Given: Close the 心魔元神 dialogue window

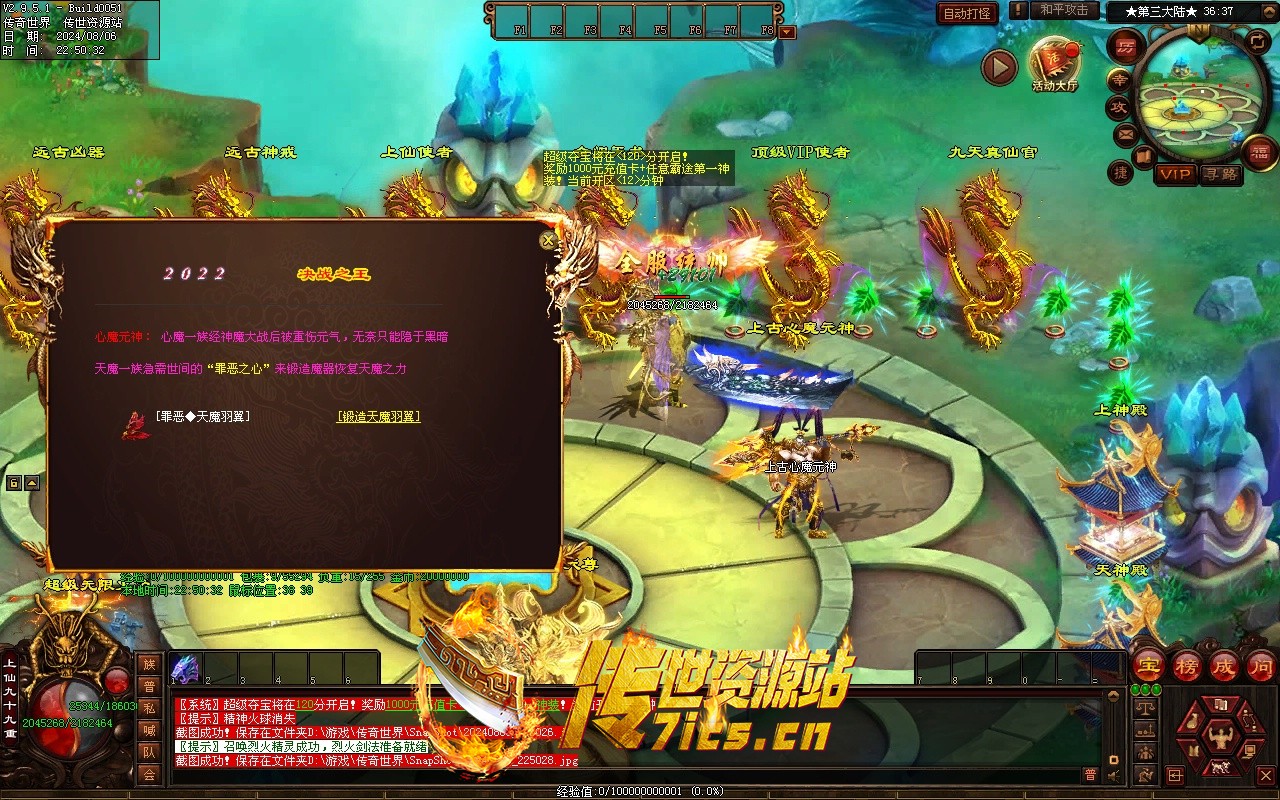Looking at the screenshot, I should pyautogui.click(x=547, y=240).
